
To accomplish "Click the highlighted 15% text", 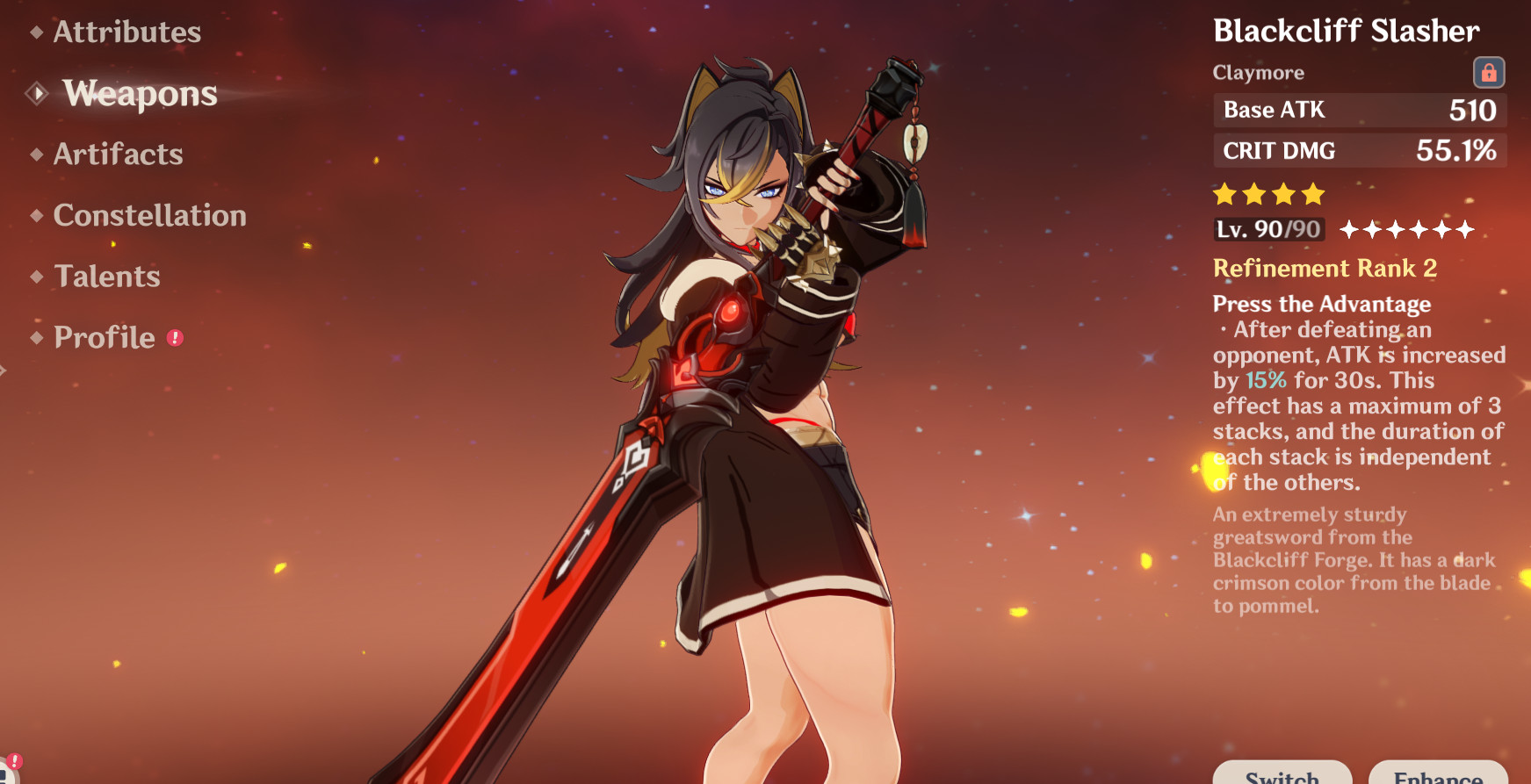I will click(1266, 381).
